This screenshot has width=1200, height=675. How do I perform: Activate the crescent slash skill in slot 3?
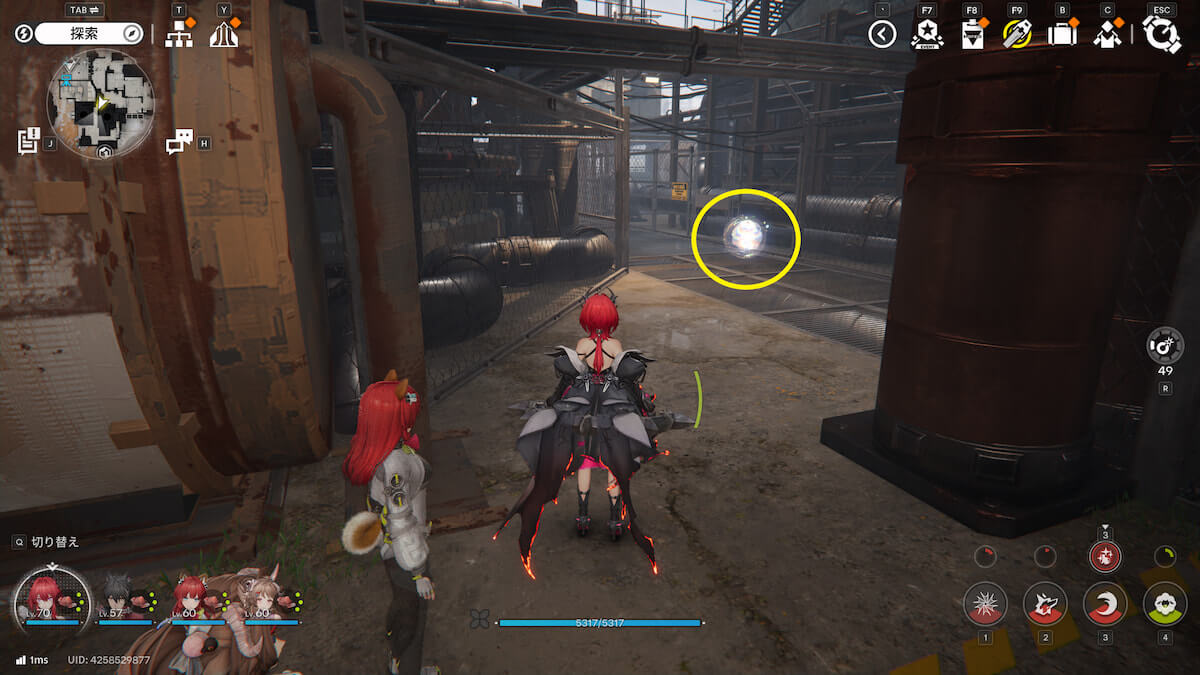pyautogui.click(x=1104, y=604)
